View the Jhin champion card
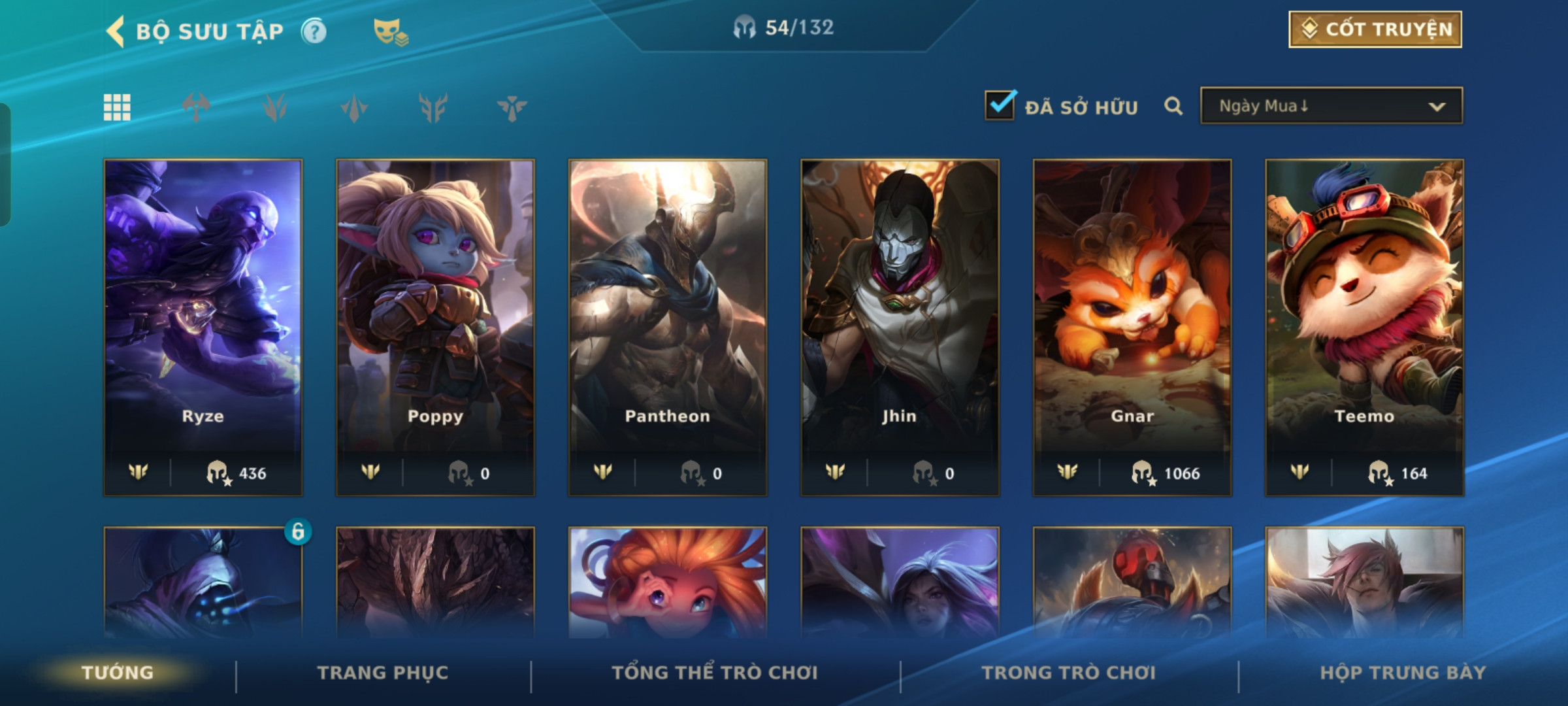 [900, 327]
